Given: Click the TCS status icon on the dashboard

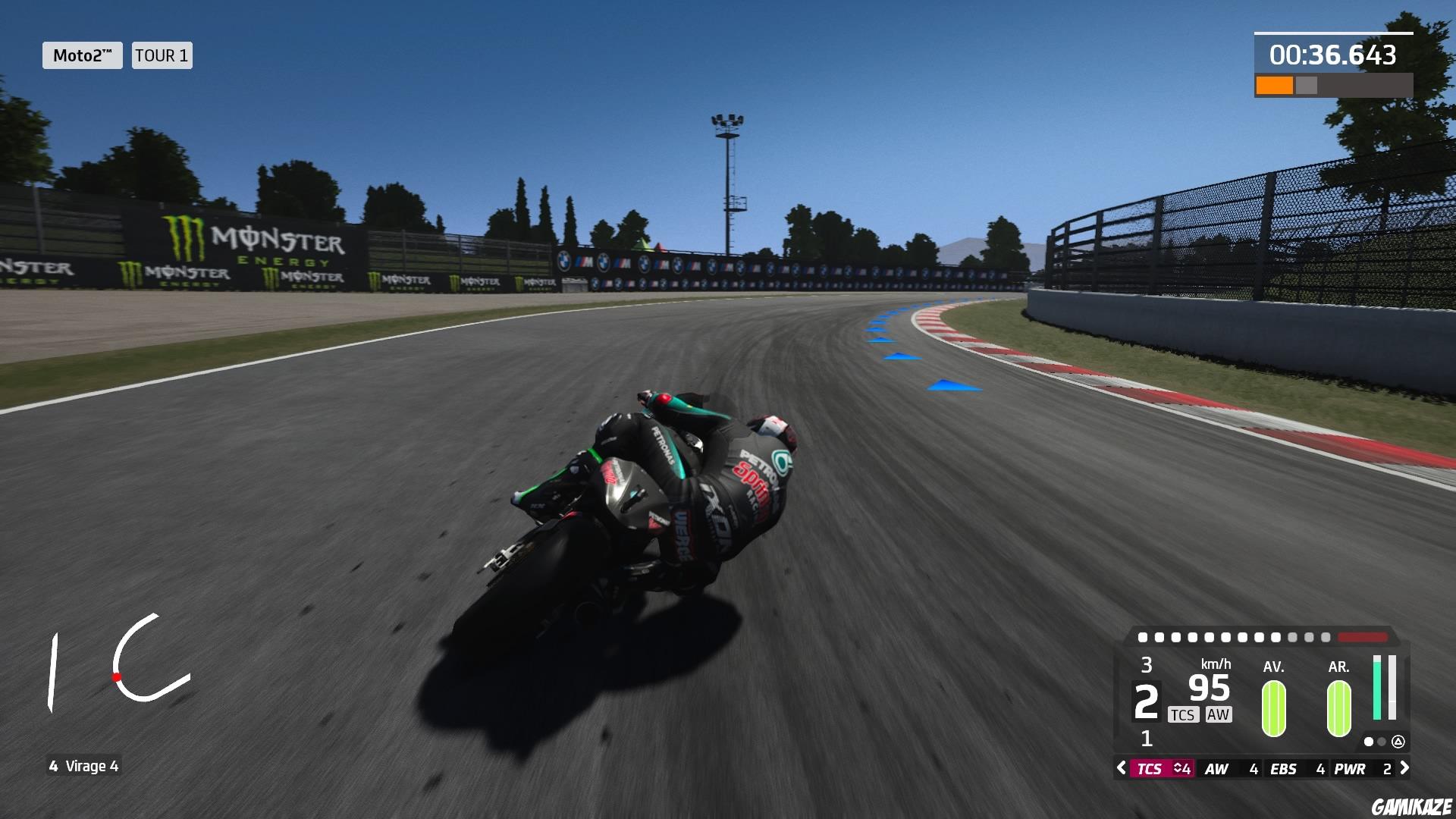Looking at the screenshot, I should pos(1184,714).
